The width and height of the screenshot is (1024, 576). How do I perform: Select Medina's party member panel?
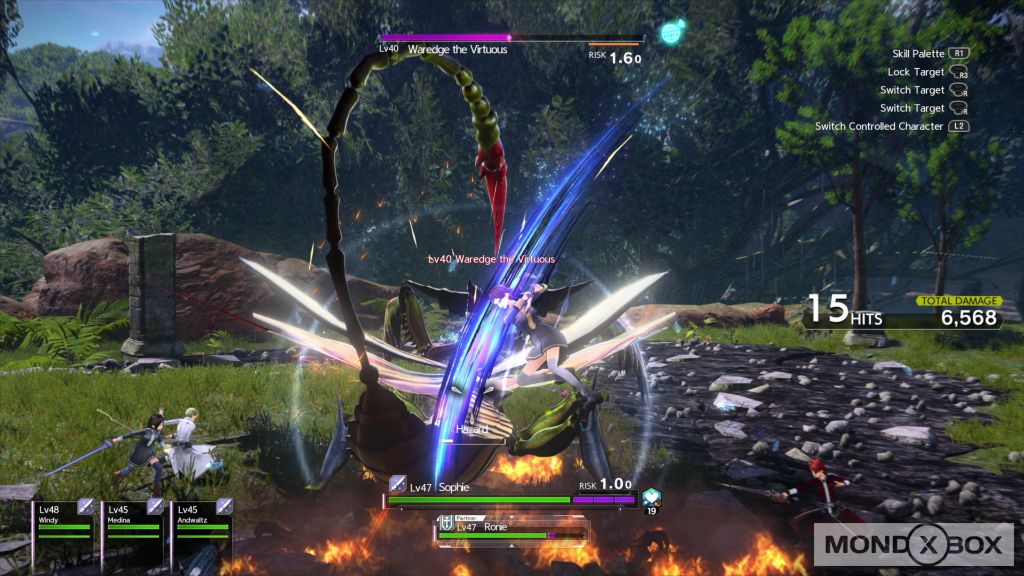tap(132, 520)
